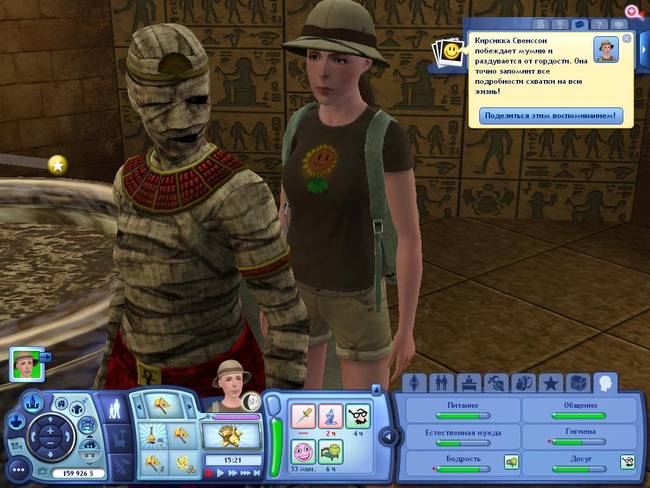Select the Sim portrait in the notification
Image resolution: width=650 pixels, height=488 pixels.
tap(605, 50)
